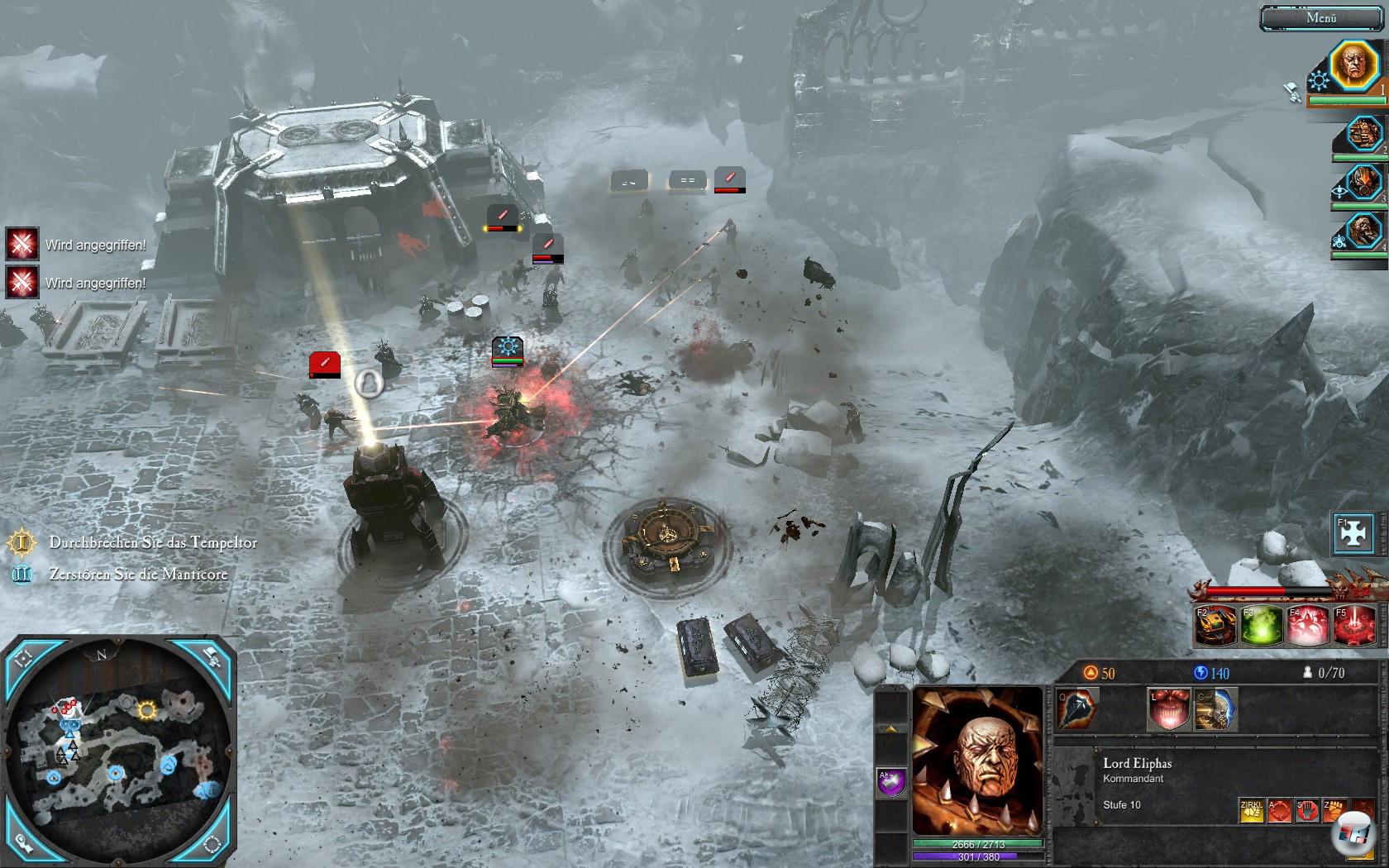The width and height of the screenshot is (1389, 868).
Task: Click the minimap flag button
Action: click(x=213, y=657)
